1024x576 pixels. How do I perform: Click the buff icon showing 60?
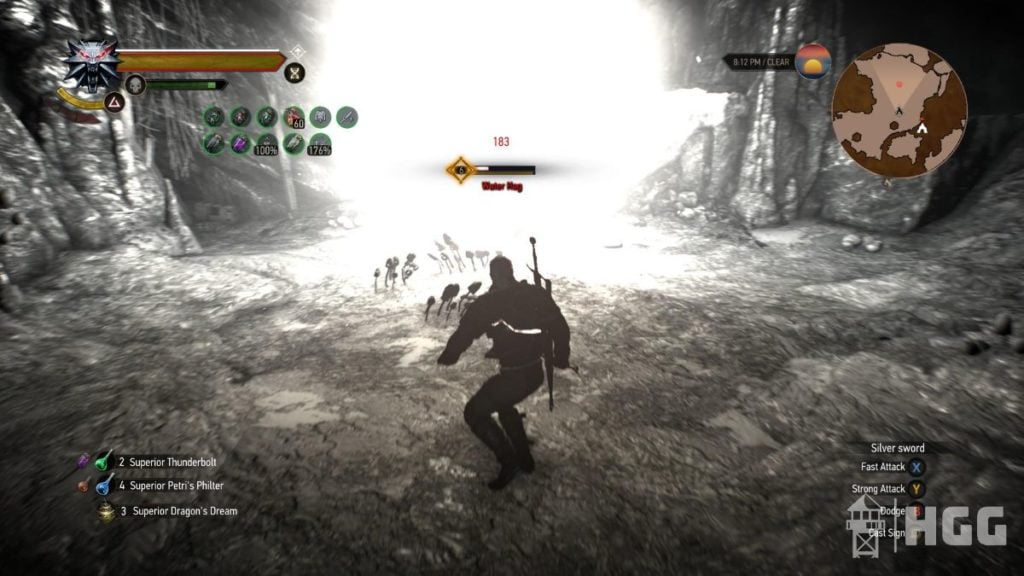point(294,118)
